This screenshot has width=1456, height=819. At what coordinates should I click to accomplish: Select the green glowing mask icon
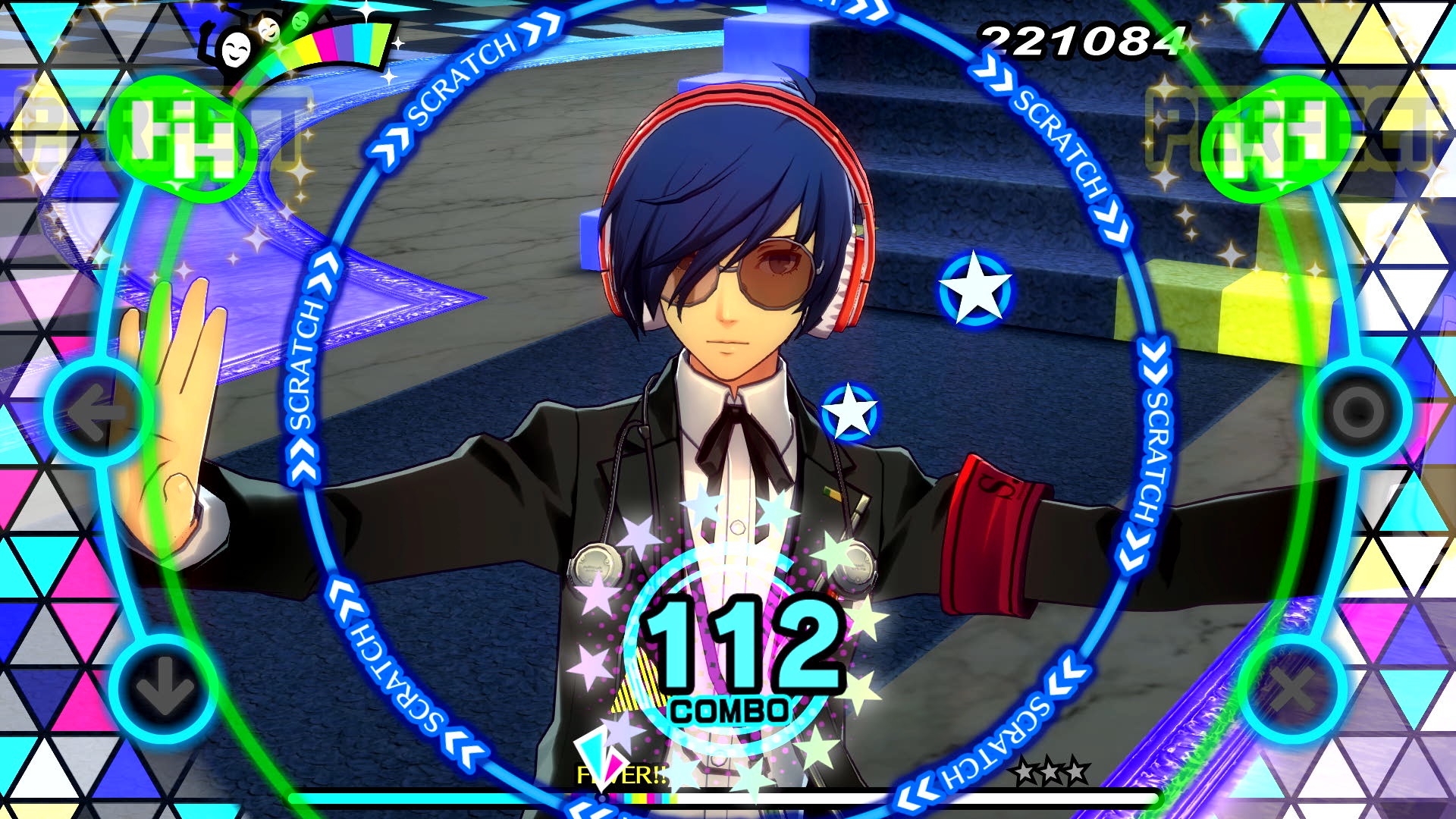click(302, 20)
